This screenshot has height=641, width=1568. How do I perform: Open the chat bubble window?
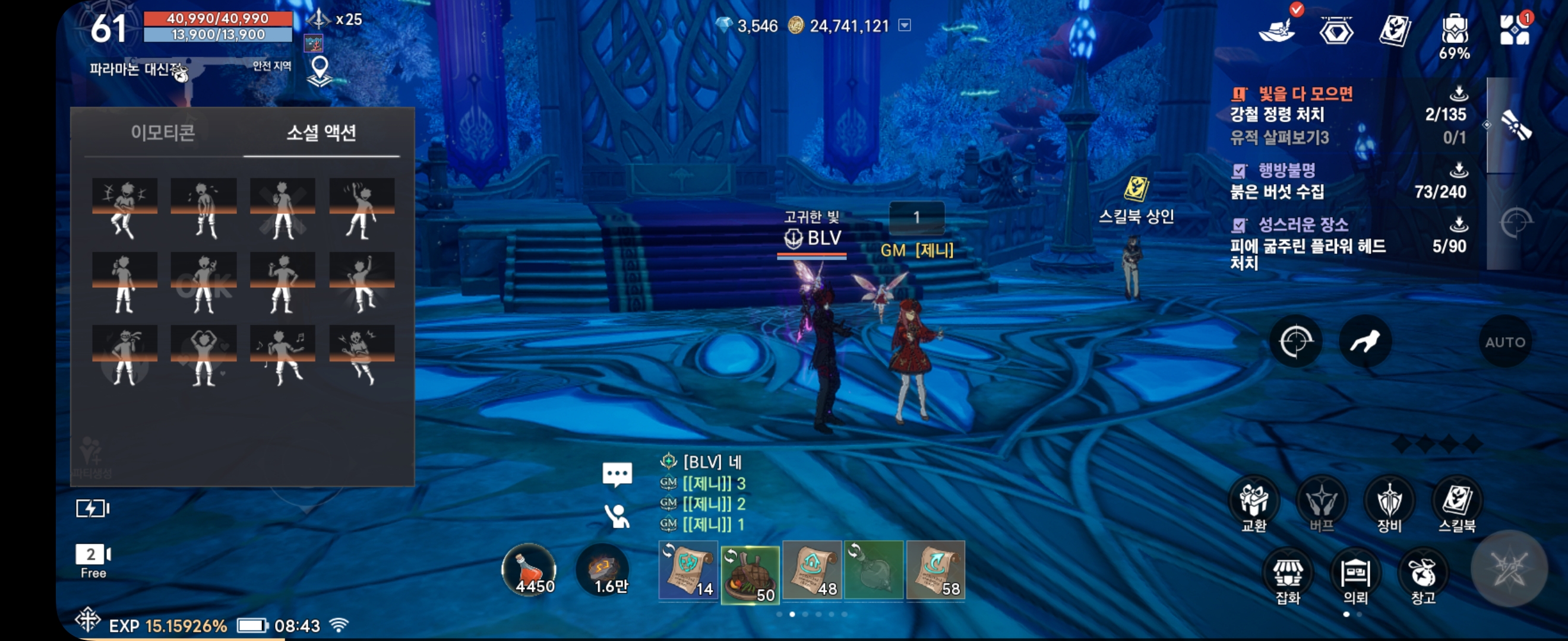tap(617, 474)
